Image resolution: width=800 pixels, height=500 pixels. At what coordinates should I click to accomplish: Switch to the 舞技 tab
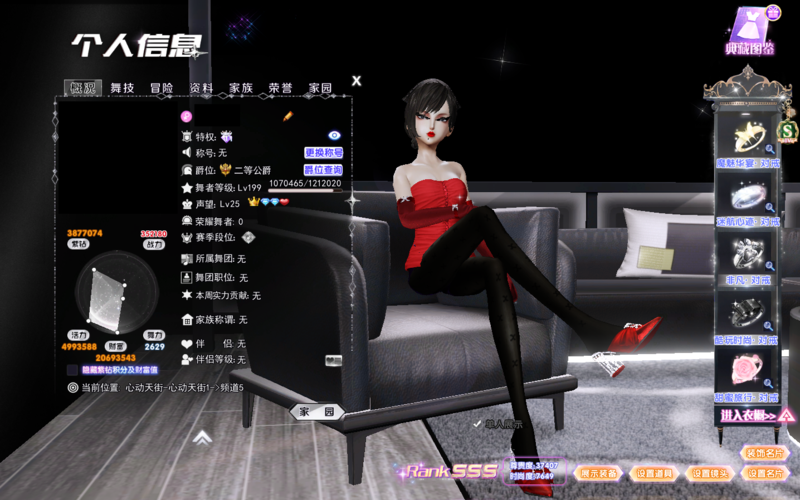(123, 88)
